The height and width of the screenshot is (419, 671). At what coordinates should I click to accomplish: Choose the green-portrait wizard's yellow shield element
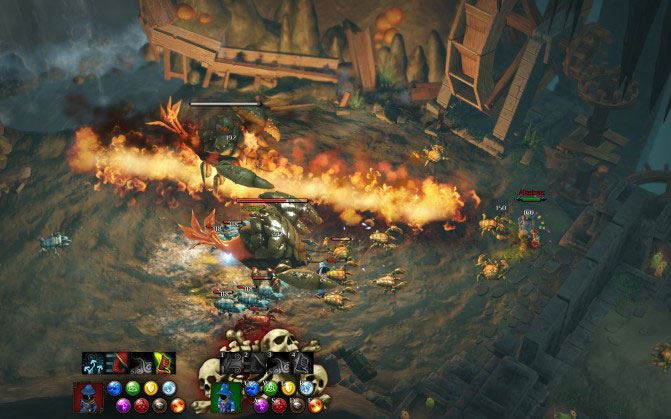tap(289, 389)
